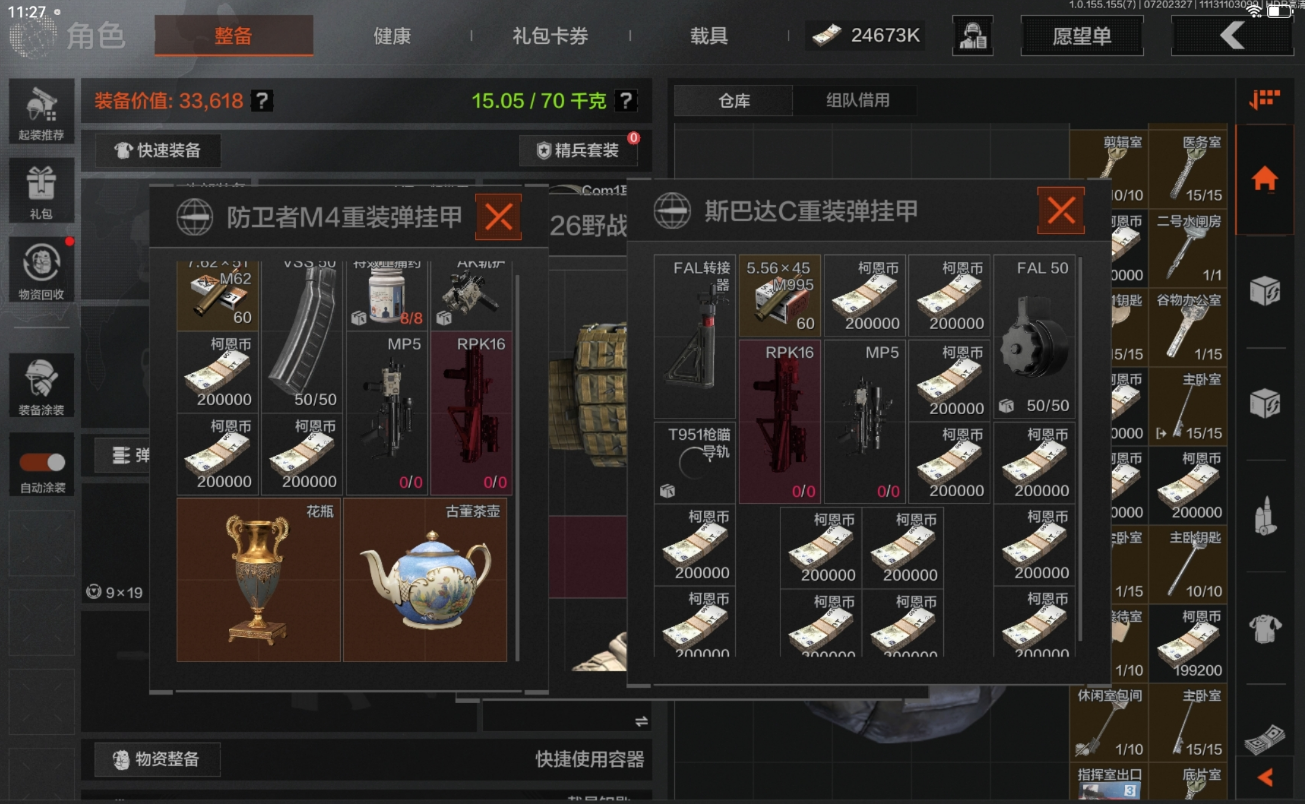
Task: Open the 起装推荐 loadout recommendation icon
Action: 40,110
